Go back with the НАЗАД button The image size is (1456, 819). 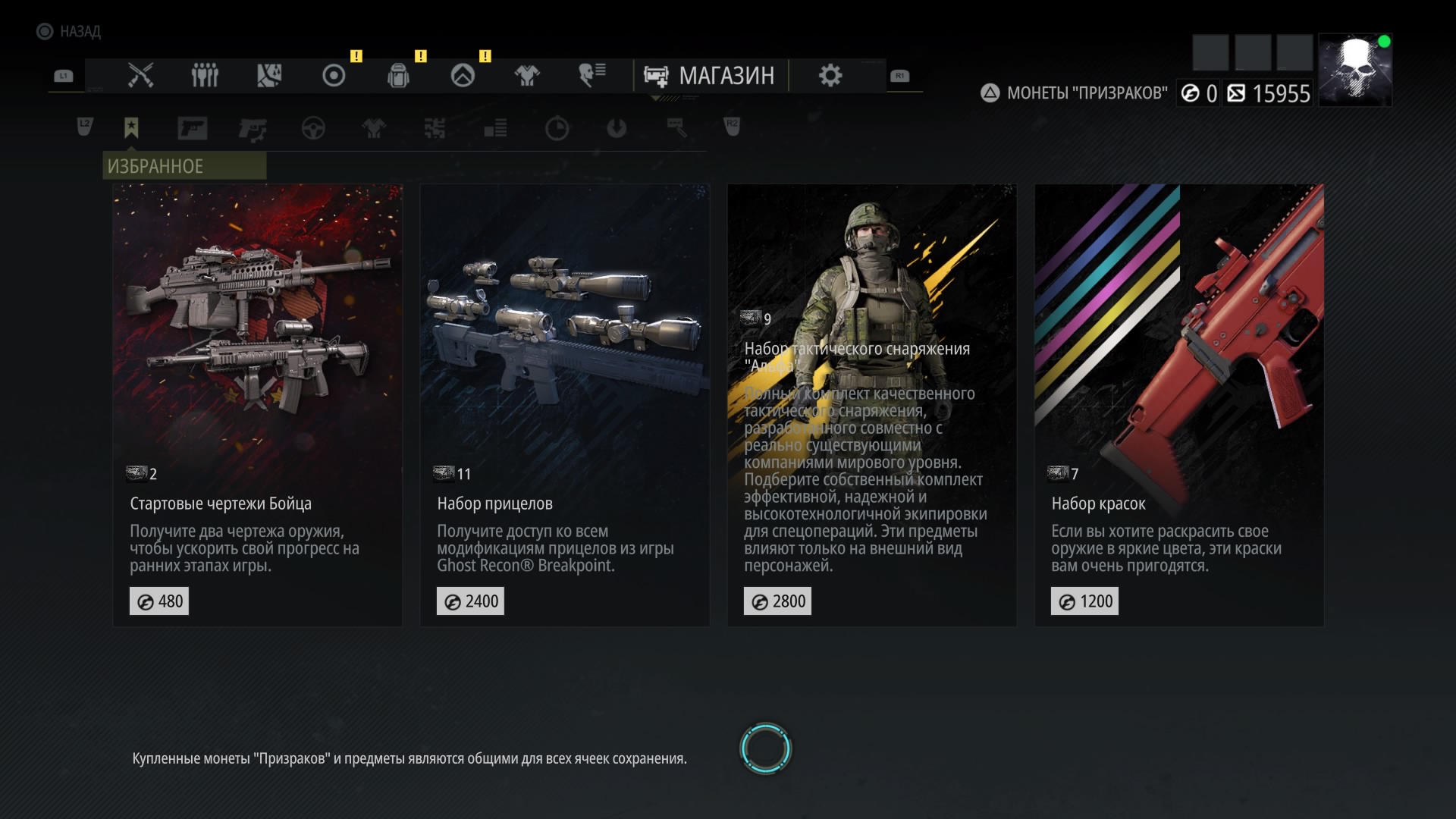(69, 31)
